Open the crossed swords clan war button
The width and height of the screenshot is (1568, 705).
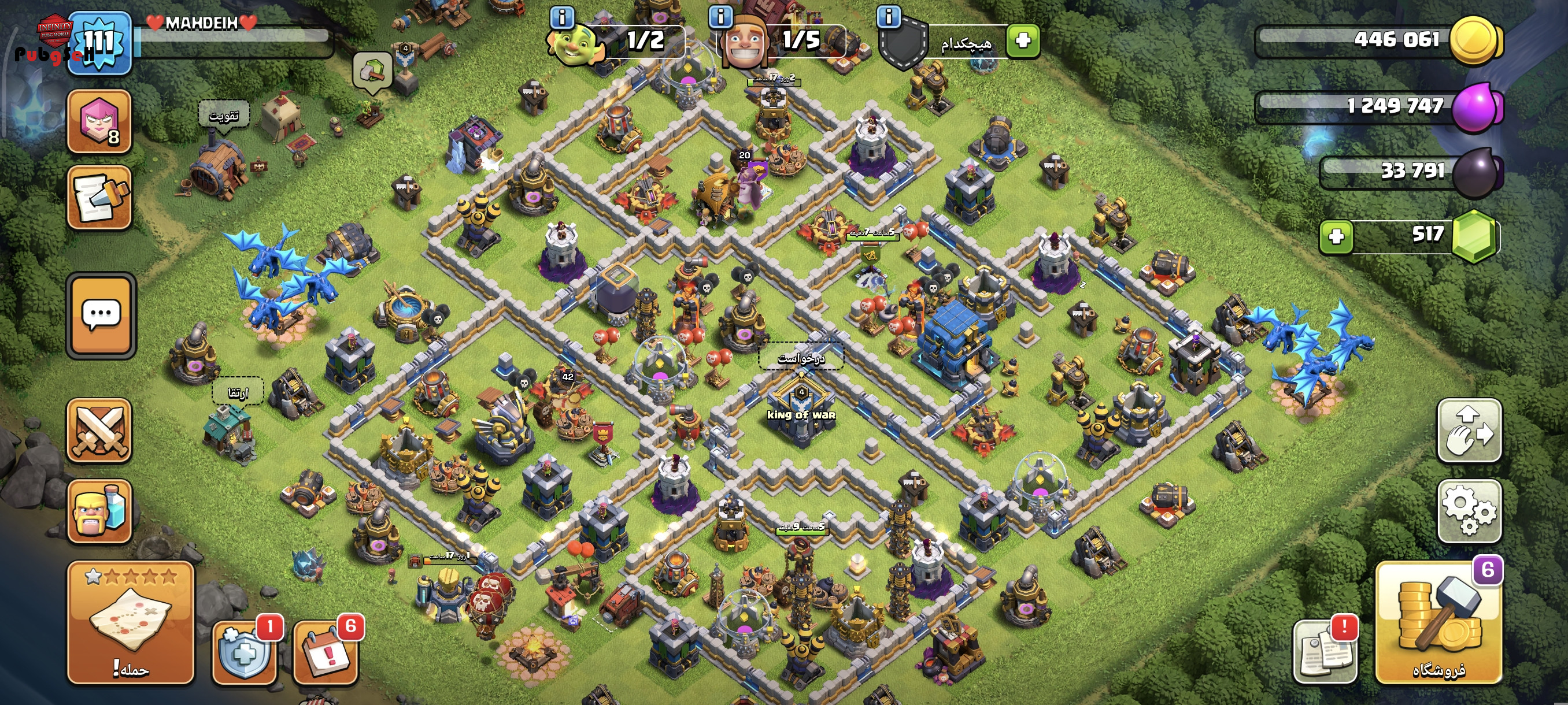pos(99,431)
